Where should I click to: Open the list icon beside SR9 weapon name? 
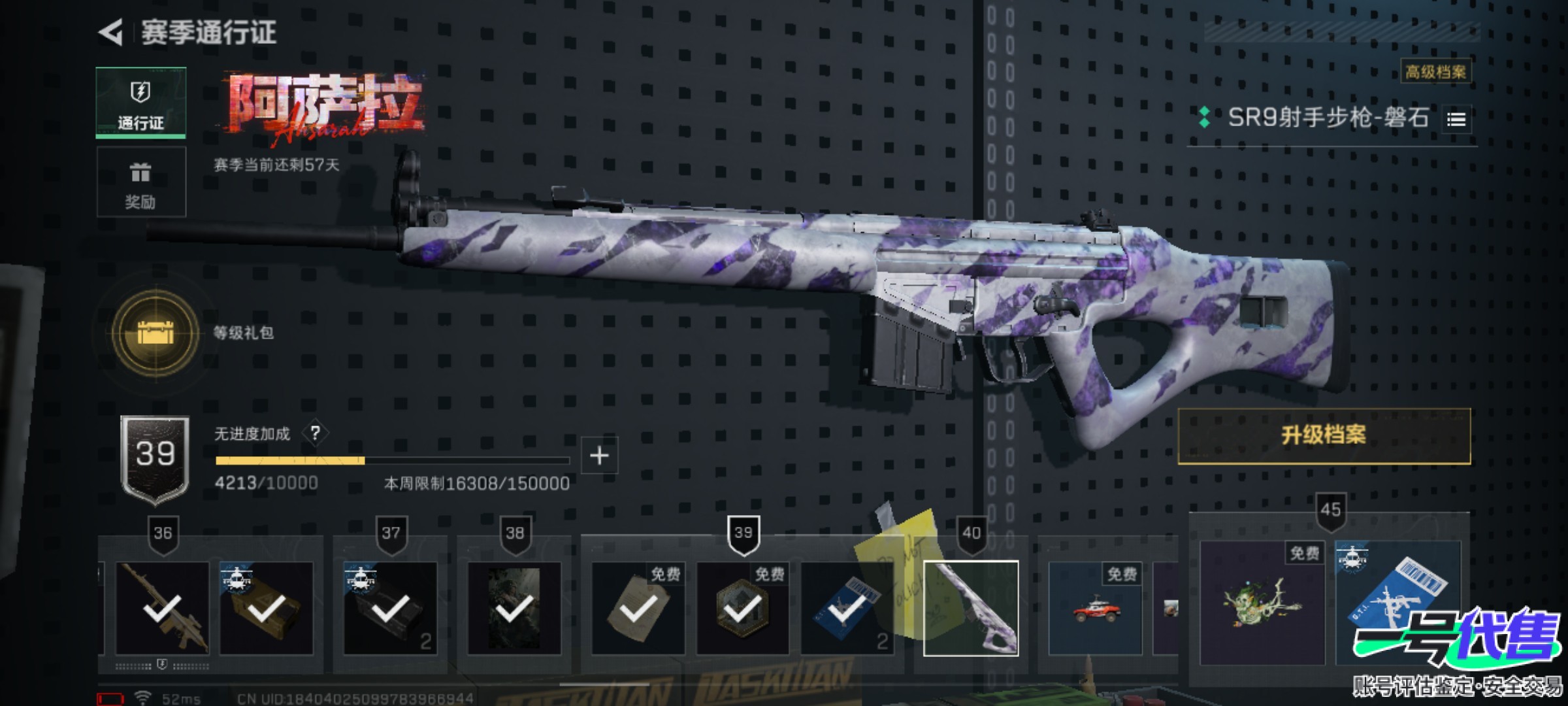coord(1456,120)
